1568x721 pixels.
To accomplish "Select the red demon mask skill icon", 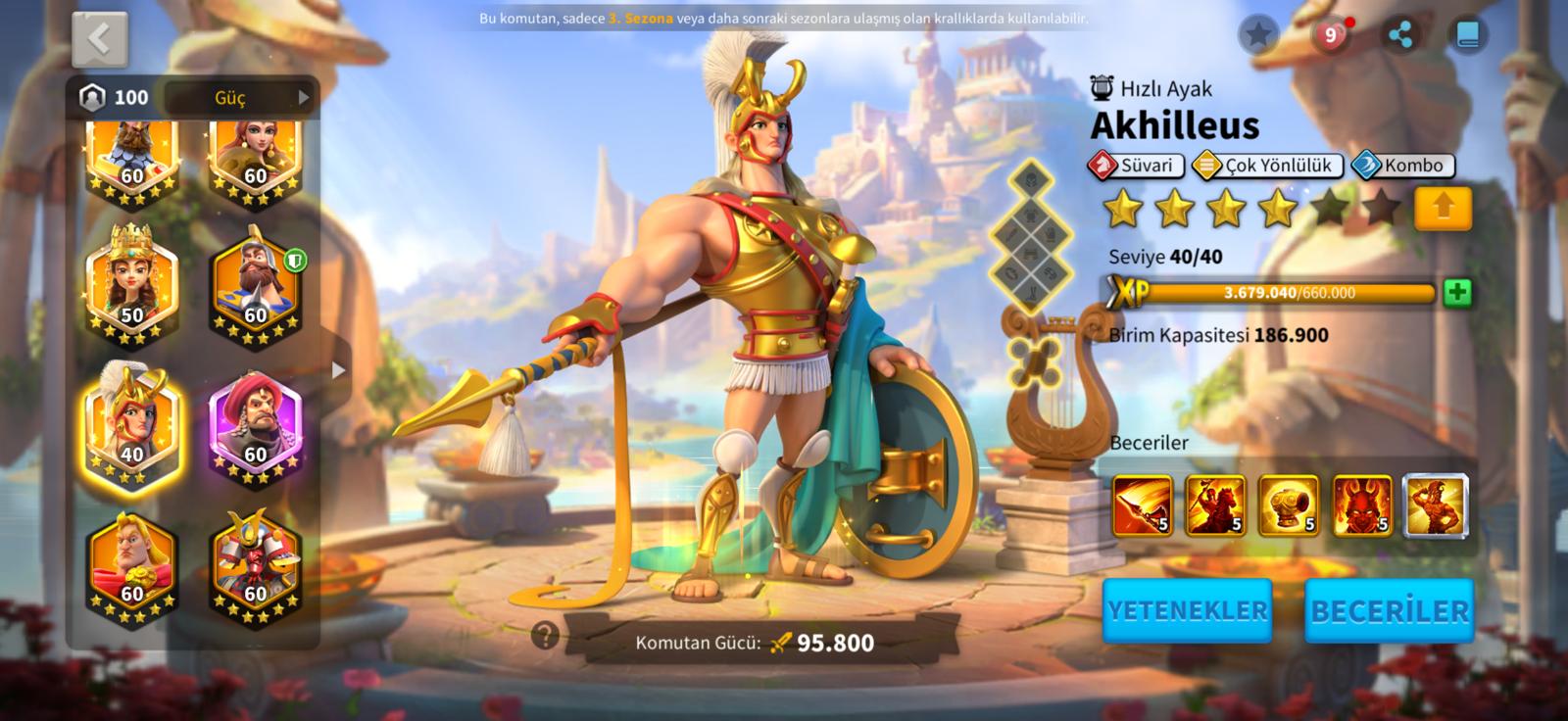I will point(1362,505).
